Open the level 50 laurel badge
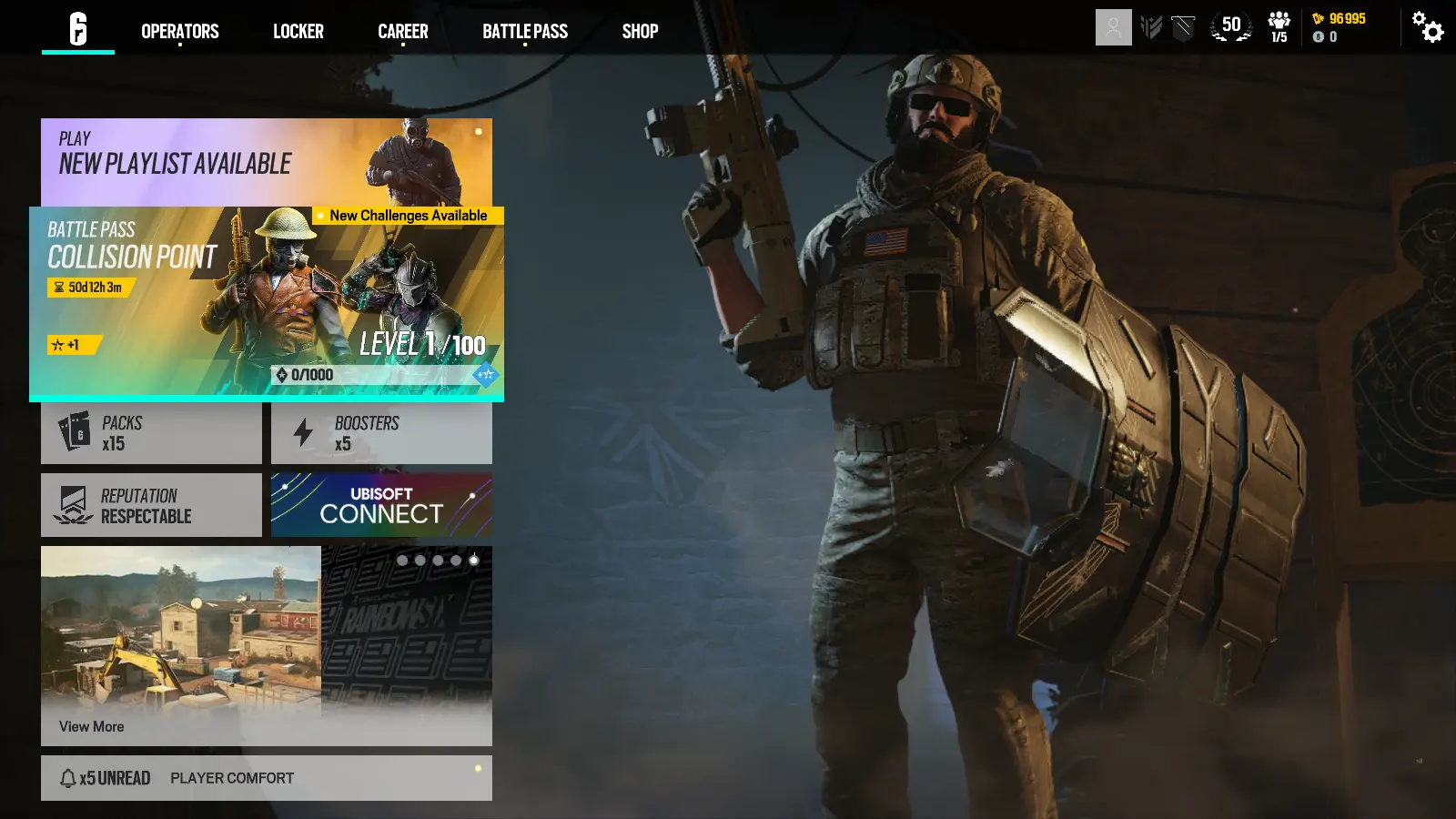The height and width of the screenshot is (819, 1456). (x=1231, y=27)
